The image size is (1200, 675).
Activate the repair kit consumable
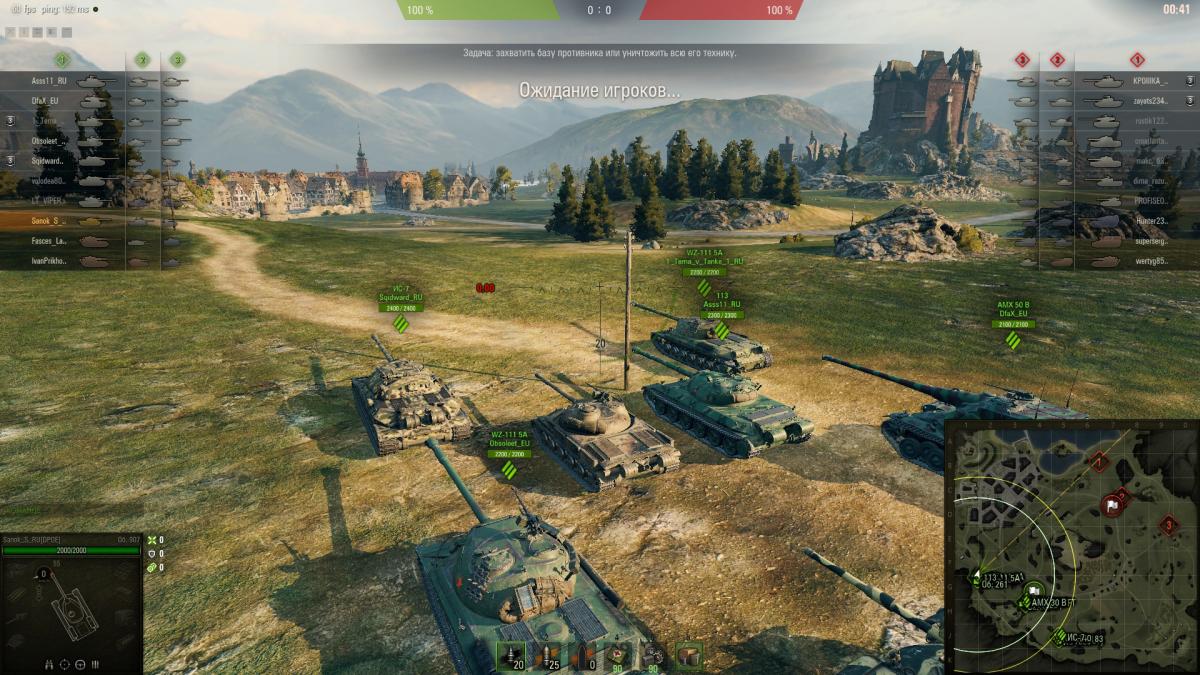tap(654, 656)
